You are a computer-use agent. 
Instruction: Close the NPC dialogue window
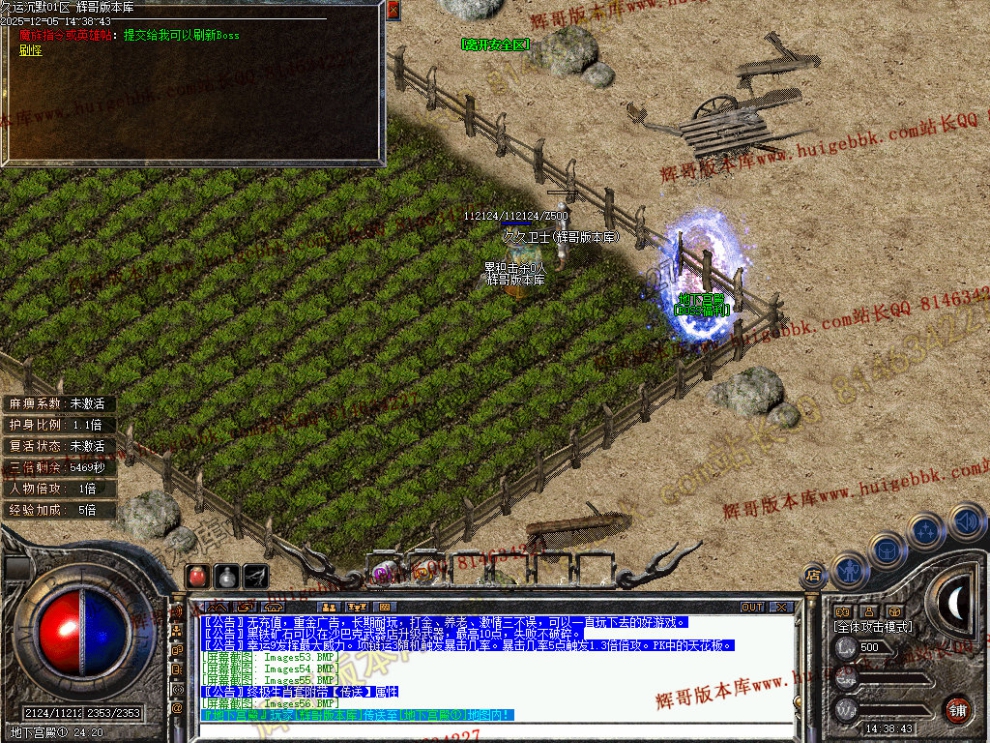pos(393,11)
